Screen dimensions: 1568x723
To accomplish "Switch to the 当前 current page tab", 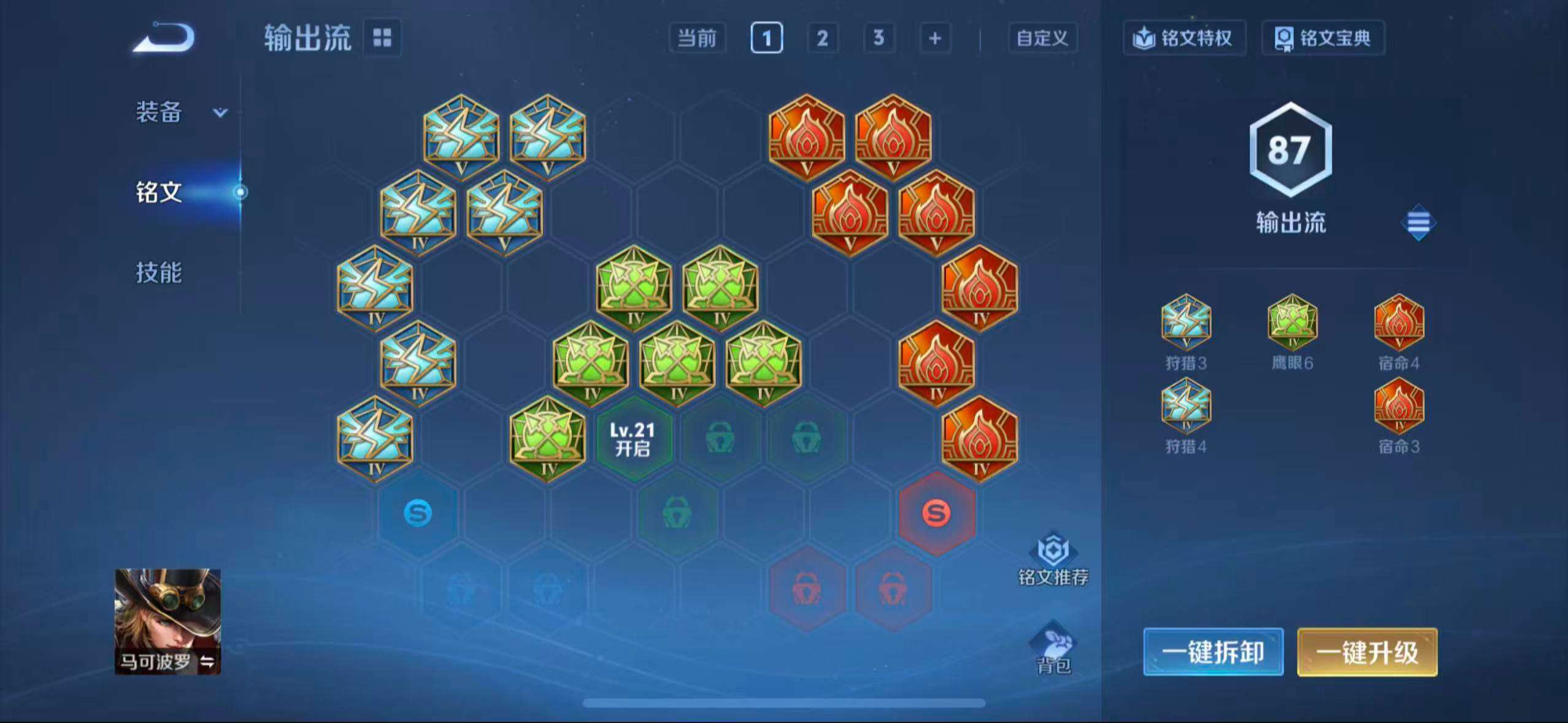I will [697, 38].
